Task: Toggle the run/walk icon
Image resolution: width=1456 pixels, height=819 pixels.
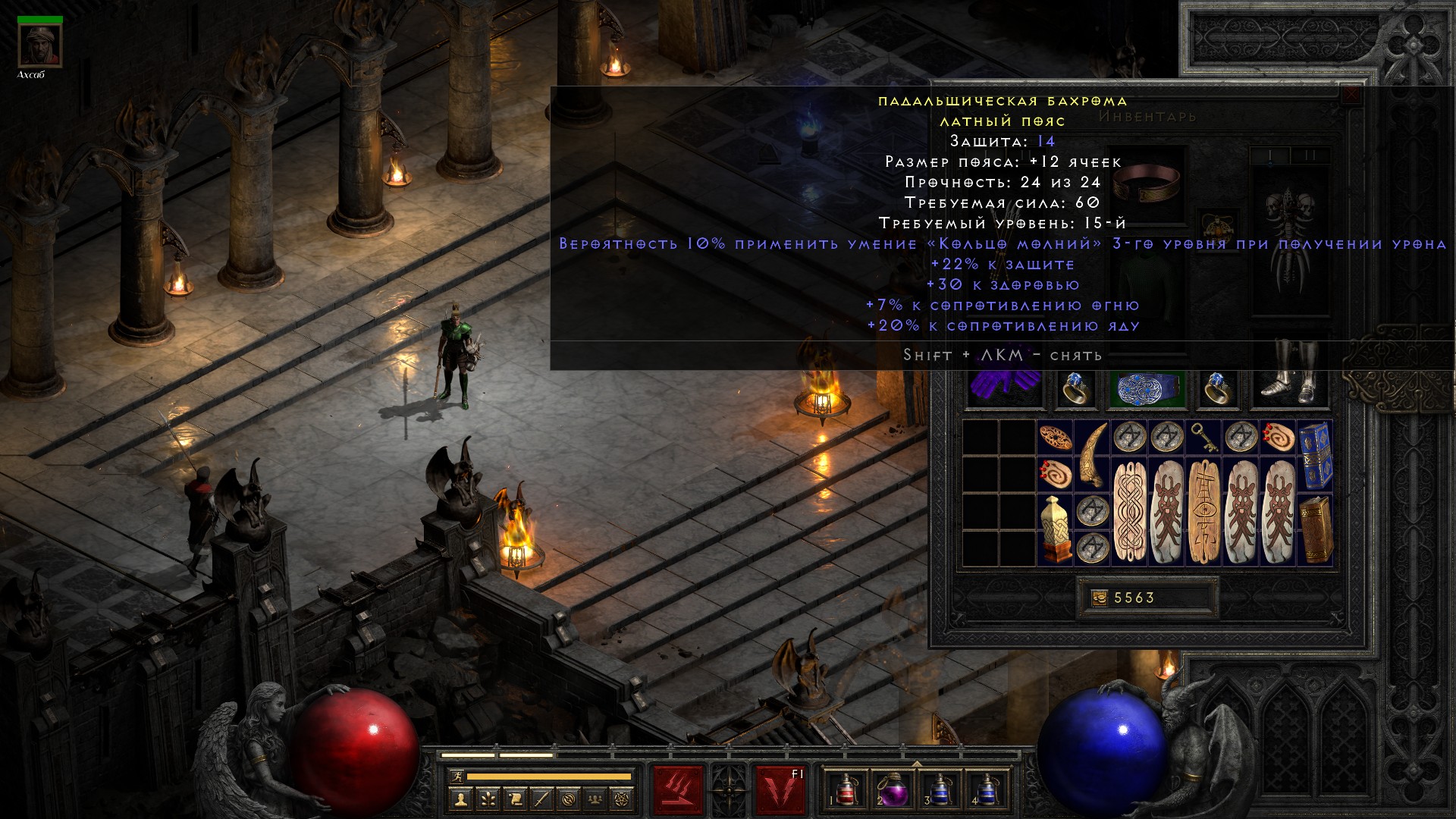Action: [x=454, y=777]
